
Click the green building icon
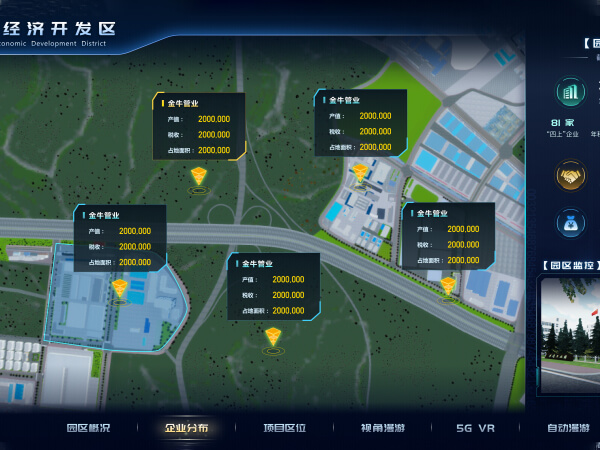click(x=571, y=93)
